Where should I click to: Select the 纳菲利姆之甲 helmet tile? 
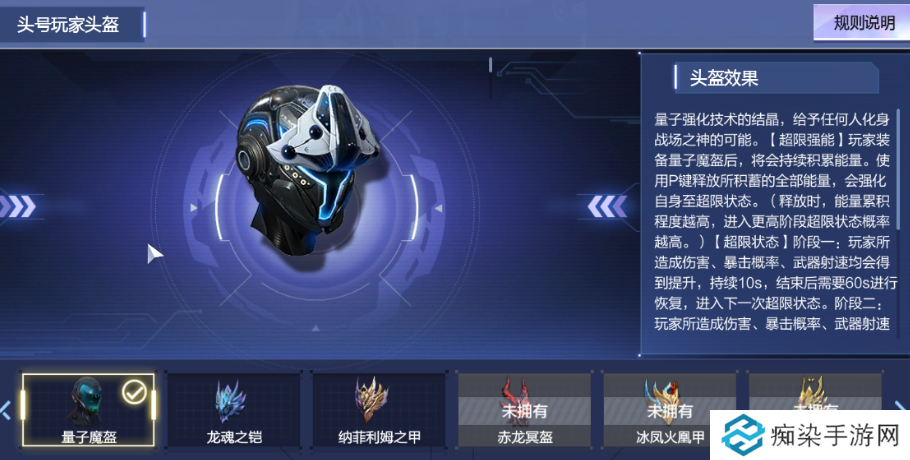(377, 409)
